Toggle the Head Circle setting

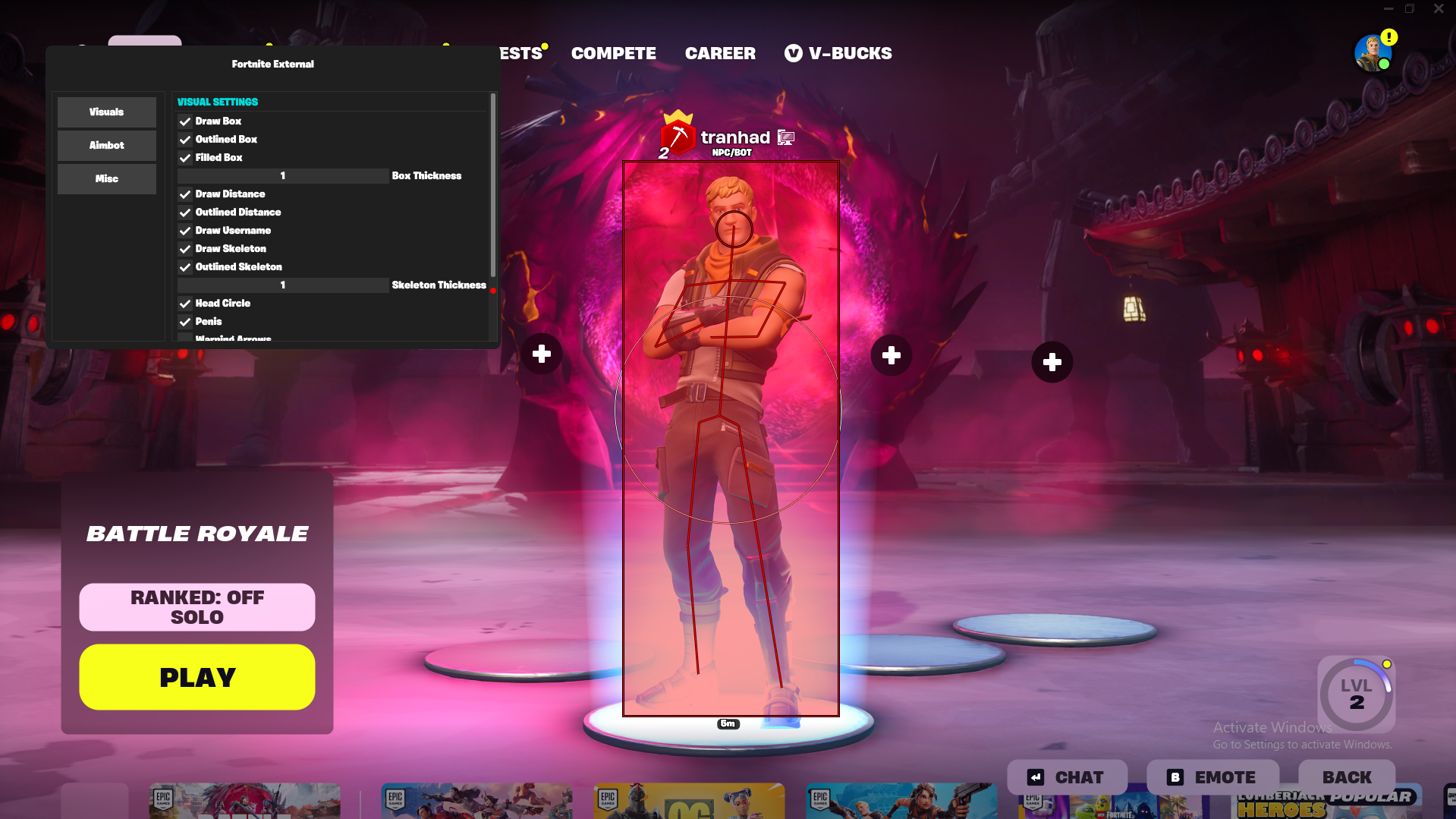(185, 303)
